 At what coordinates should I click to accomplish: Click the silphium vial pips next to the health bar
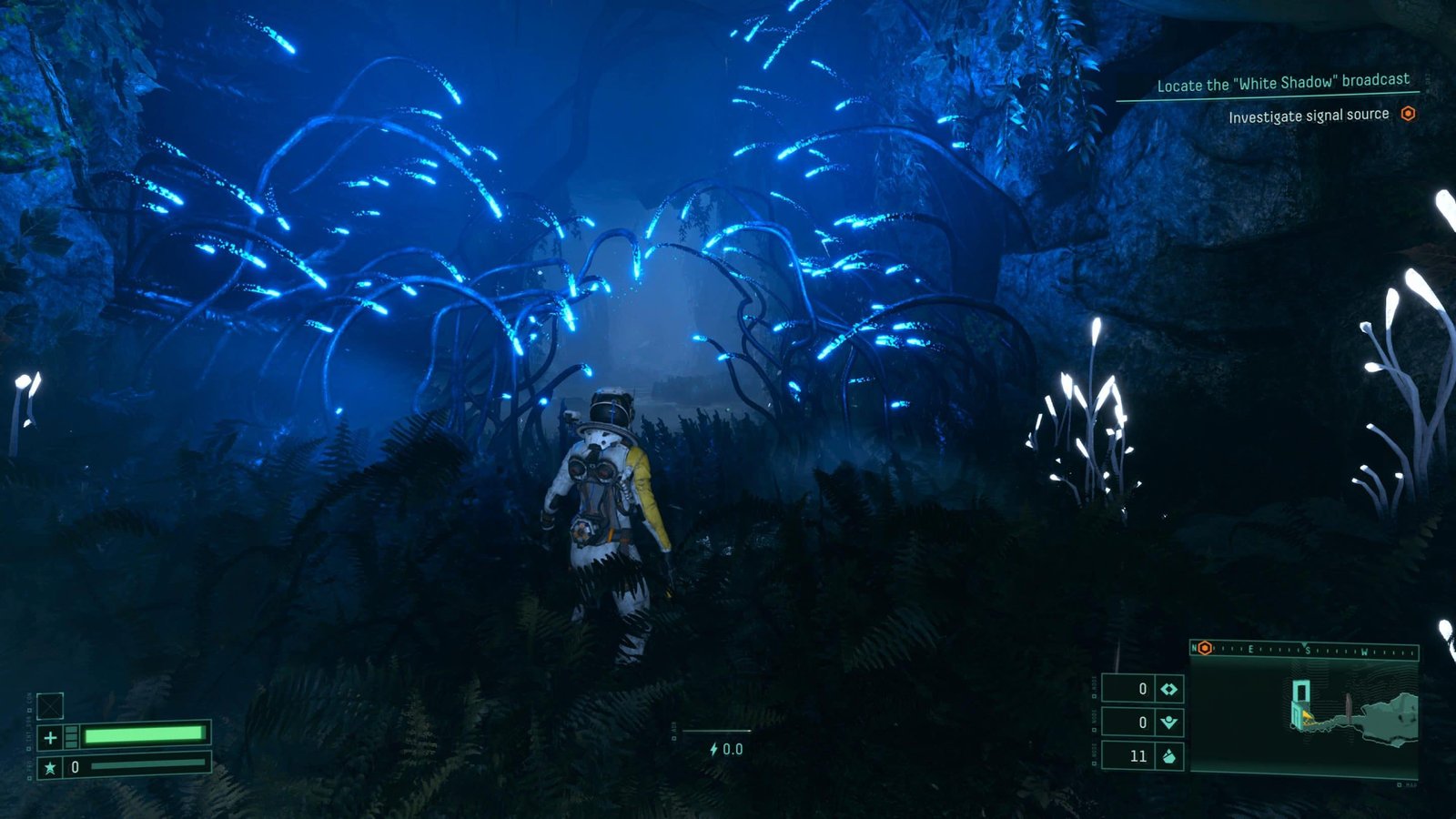tap(72, 735)
